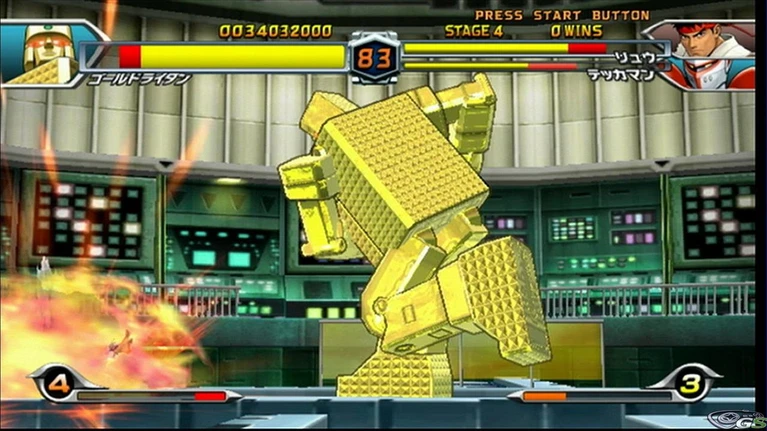767x431 pixels.
Task: Select Ryu's opponent portrait
Action: (x=713, y=54)
